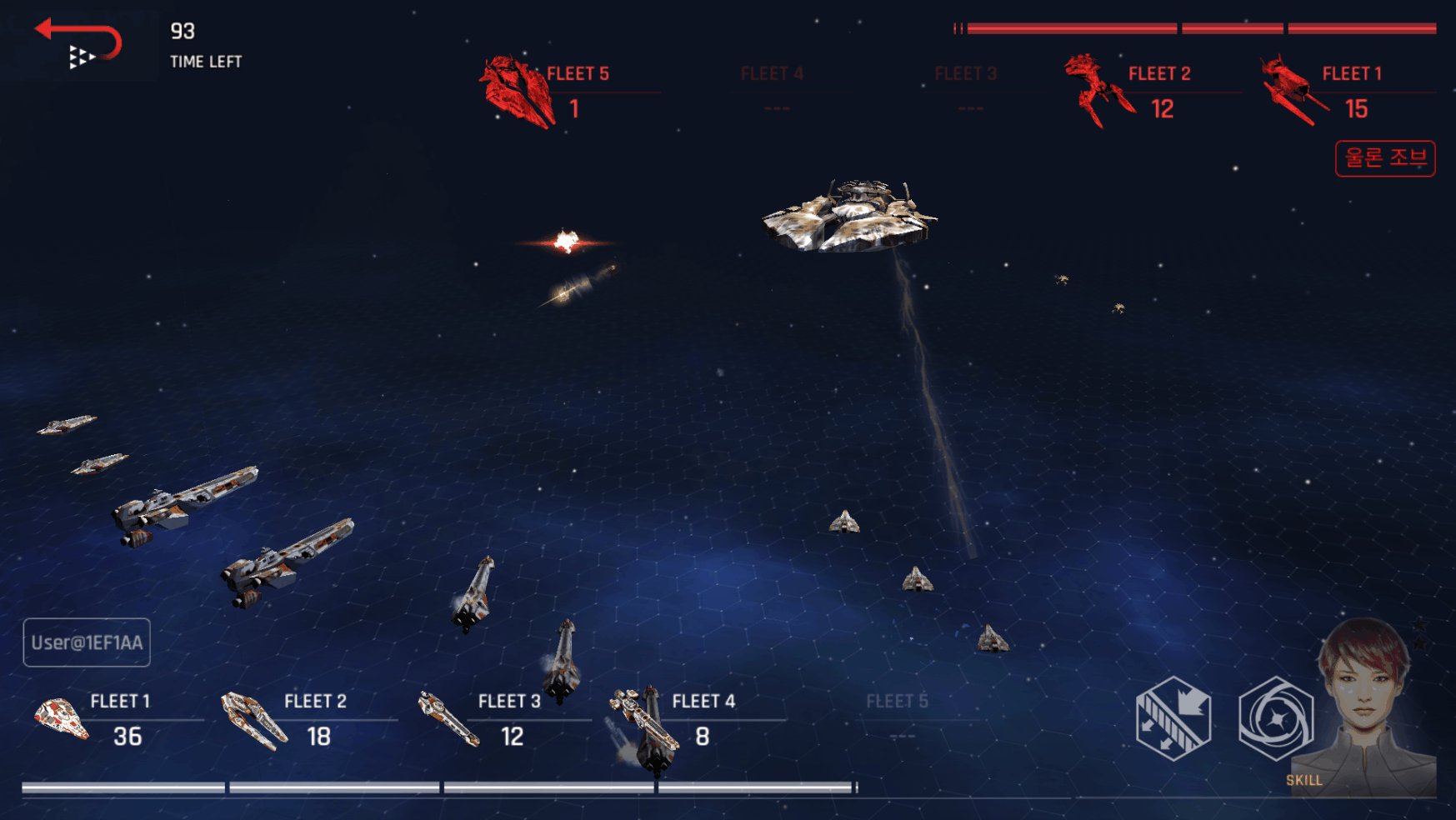Target enemy Fleet 5 with 1 ship

567,92
